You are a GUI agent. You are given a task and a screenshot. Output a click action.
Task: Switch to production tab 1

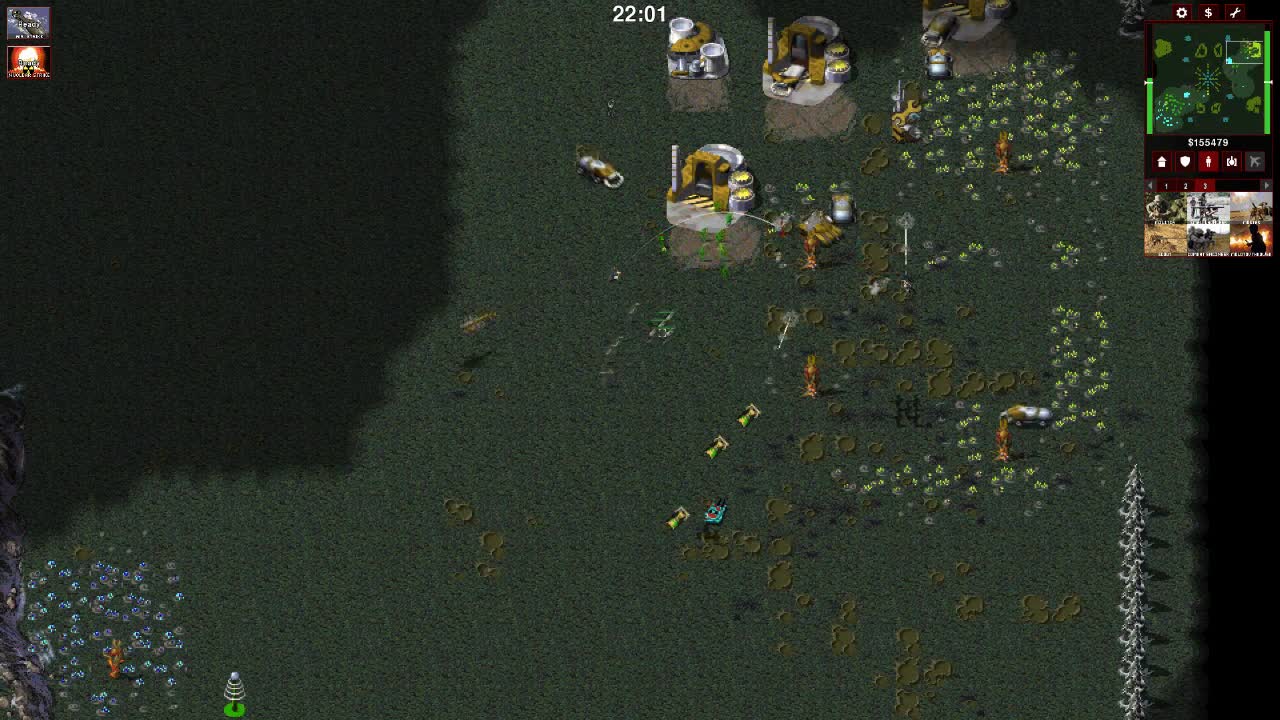[1166, 187]
